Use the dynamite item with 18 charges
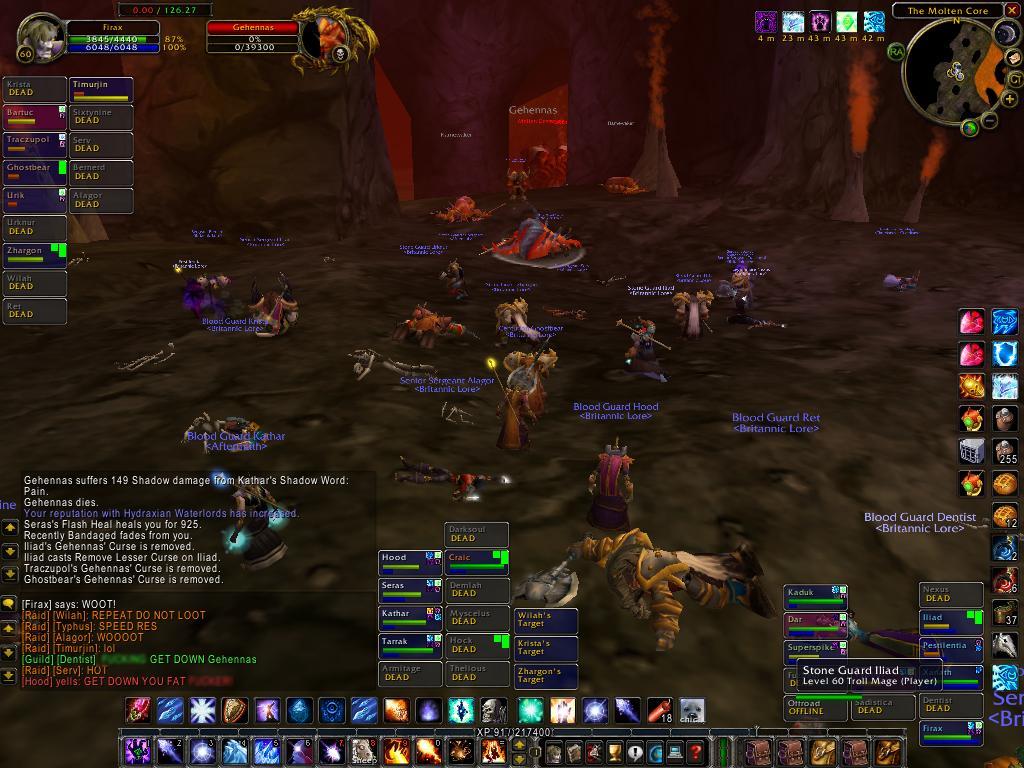Screen dimensions: 1024x768 659,711
